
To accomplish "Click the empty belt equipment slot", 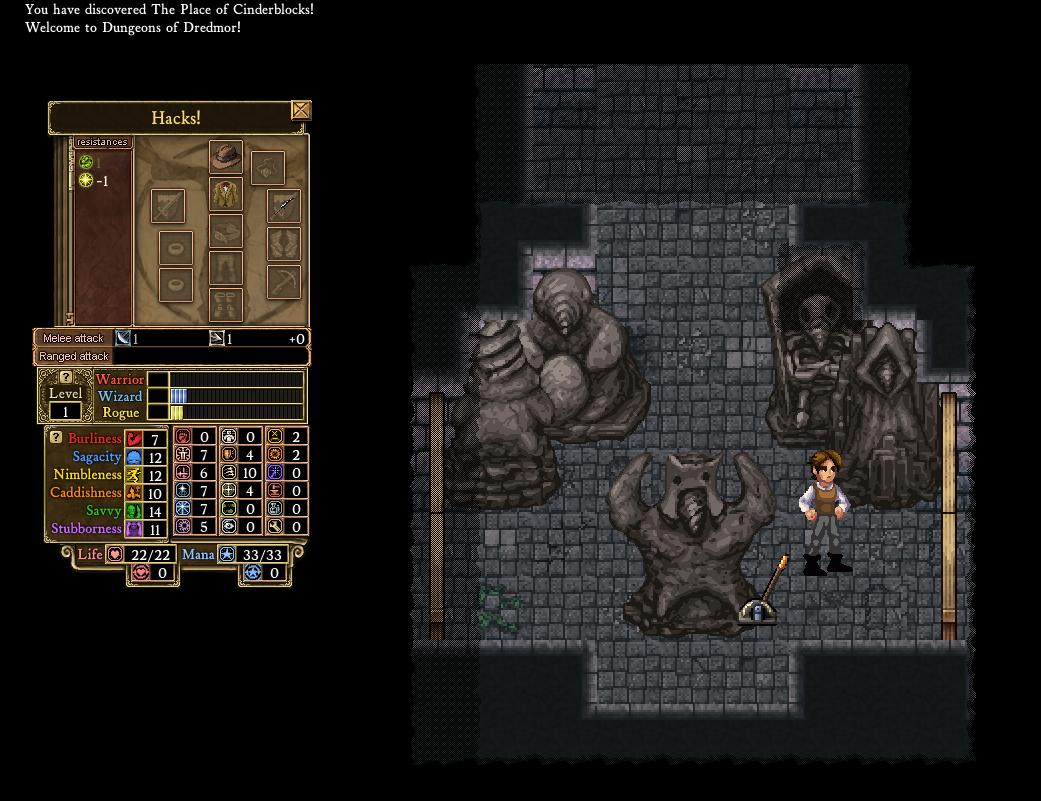I will tap(226, 231).
